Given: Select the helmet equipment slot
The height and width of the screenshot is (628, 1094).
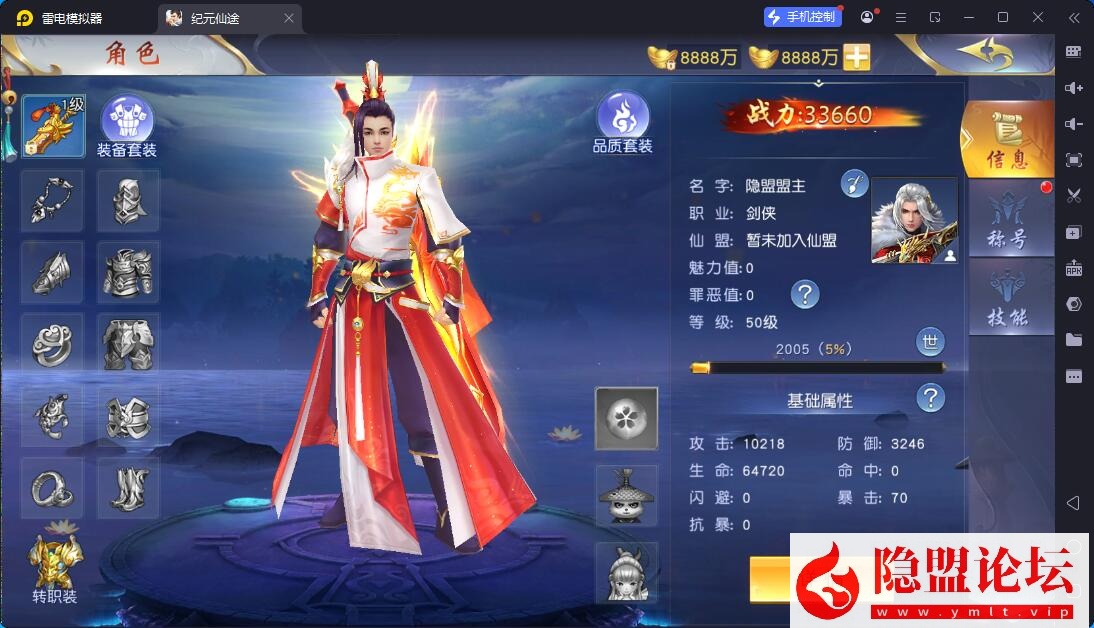Looking at the screenshot, I should [x=128, y=201].
